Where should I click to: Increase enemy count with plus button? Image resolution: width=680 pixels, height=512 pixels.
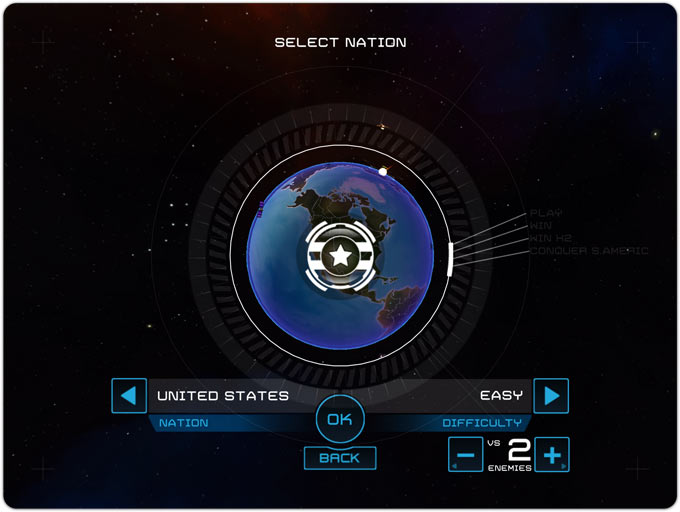coord(551,455)
